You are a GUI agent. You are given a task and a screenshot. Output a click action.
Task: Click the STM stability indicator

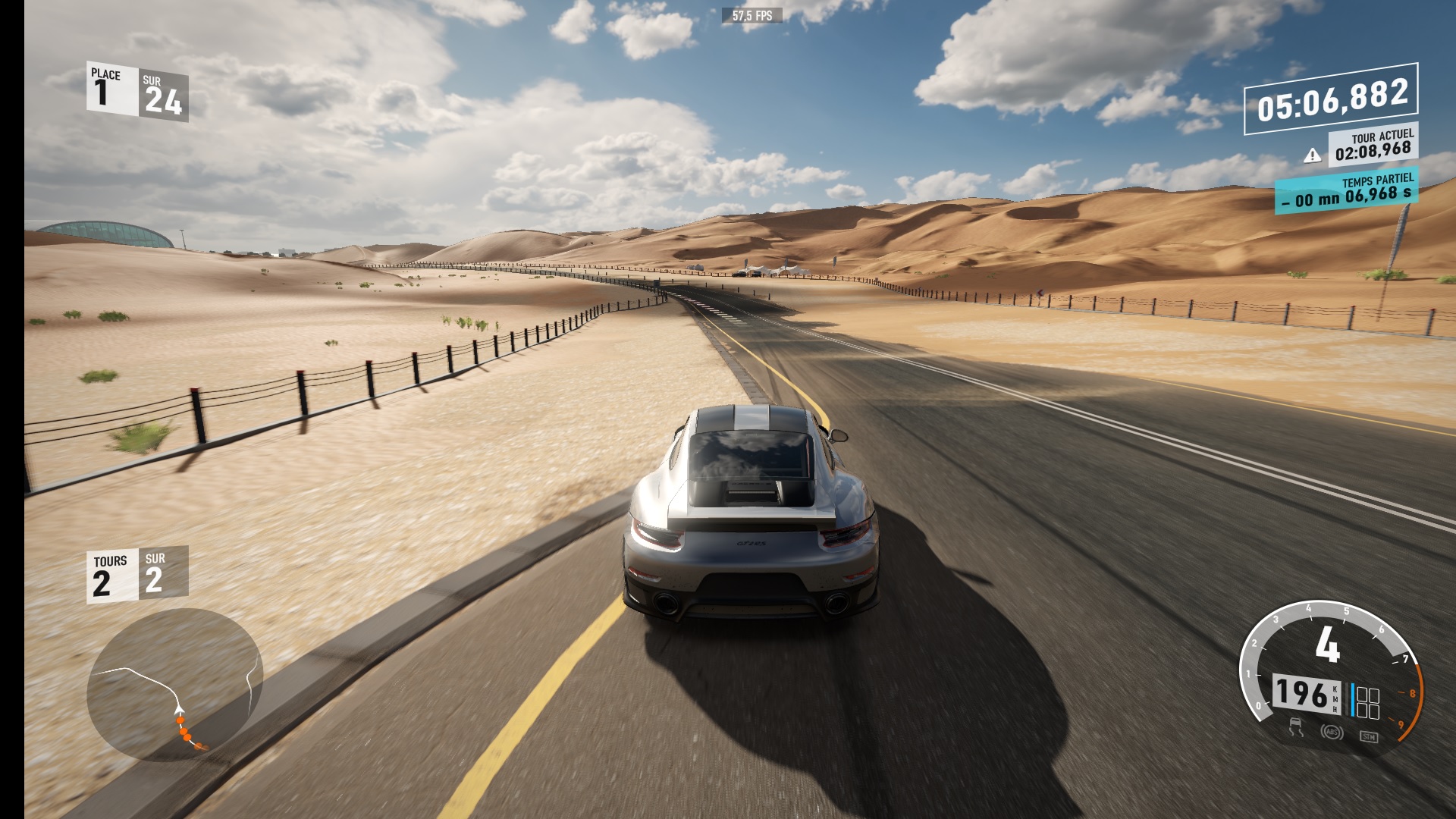(x=1368, y=736)
